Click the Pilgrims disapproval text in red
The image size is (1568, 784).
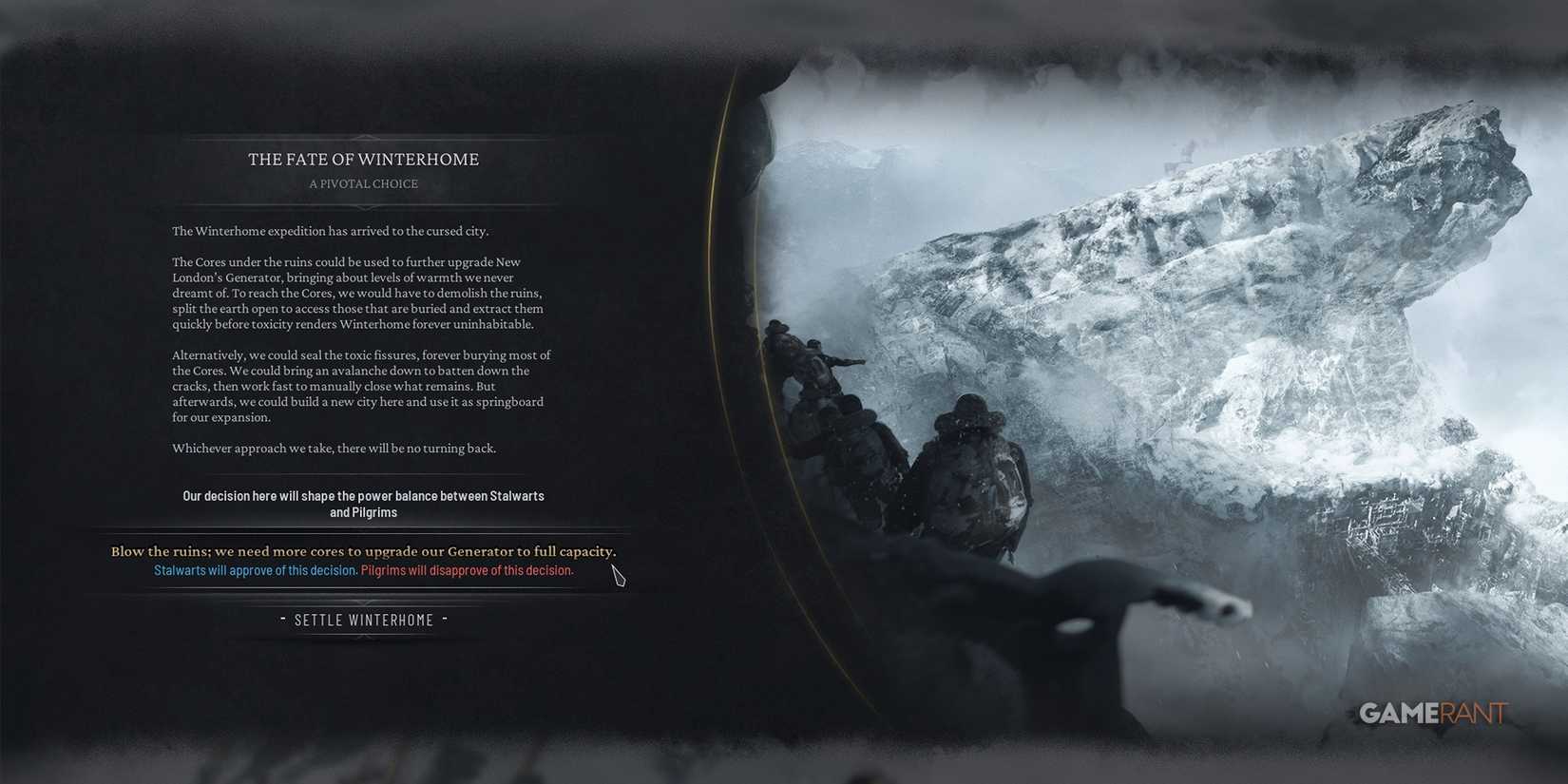pos(467,570)
